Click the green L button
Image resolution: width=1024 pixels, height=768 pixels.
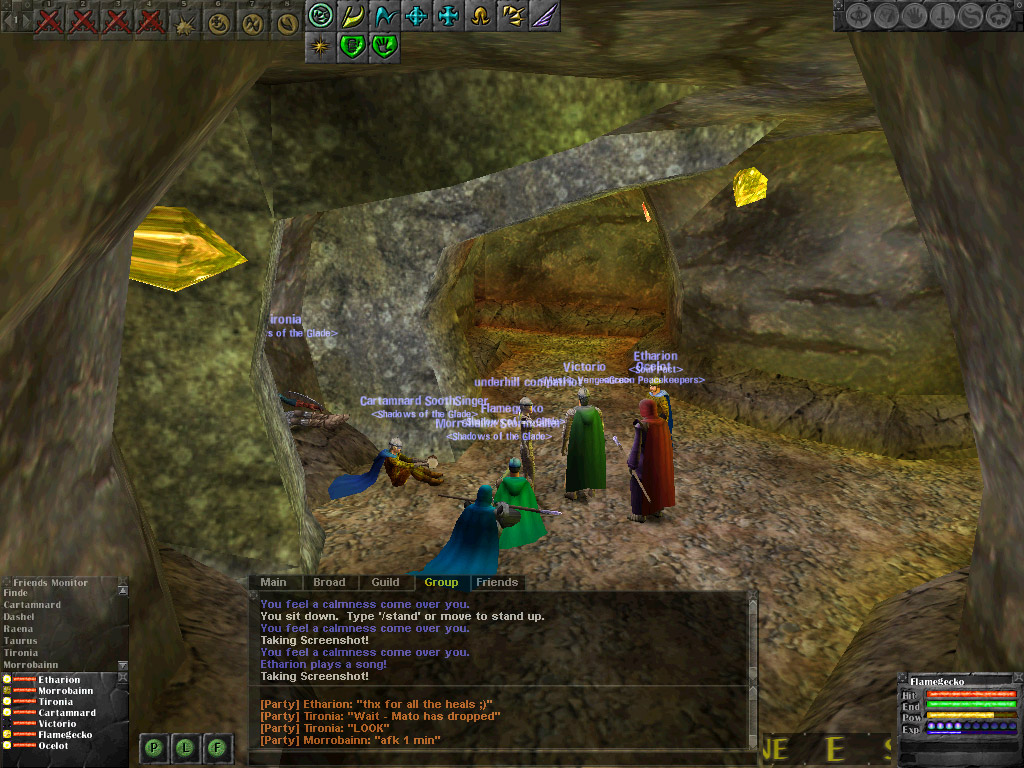187,746
